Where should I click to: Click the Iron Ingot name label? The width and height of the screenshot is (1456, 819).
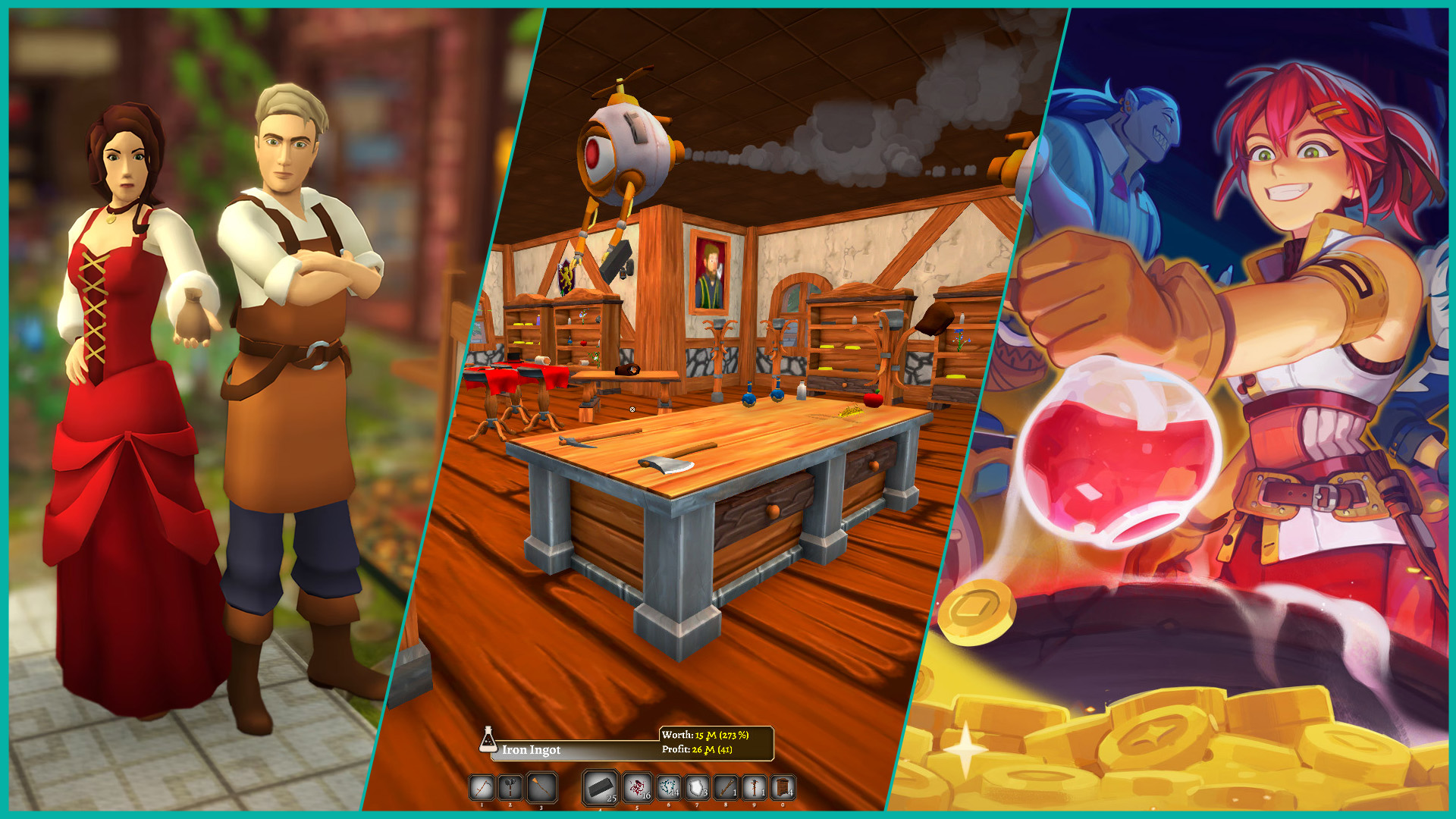point(532,750)
